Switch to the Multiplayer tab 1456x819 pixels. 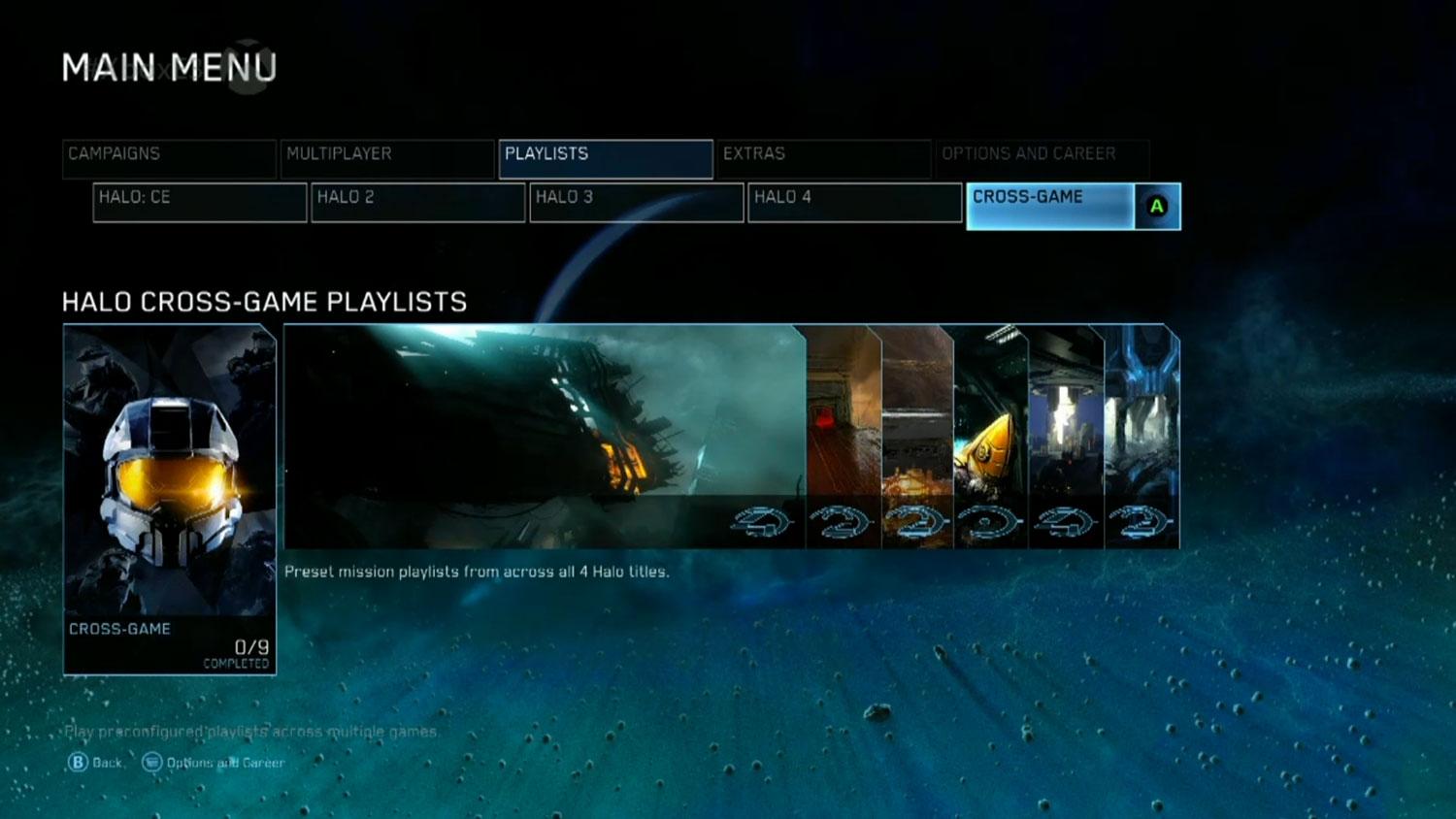click(x=387, y=158)
